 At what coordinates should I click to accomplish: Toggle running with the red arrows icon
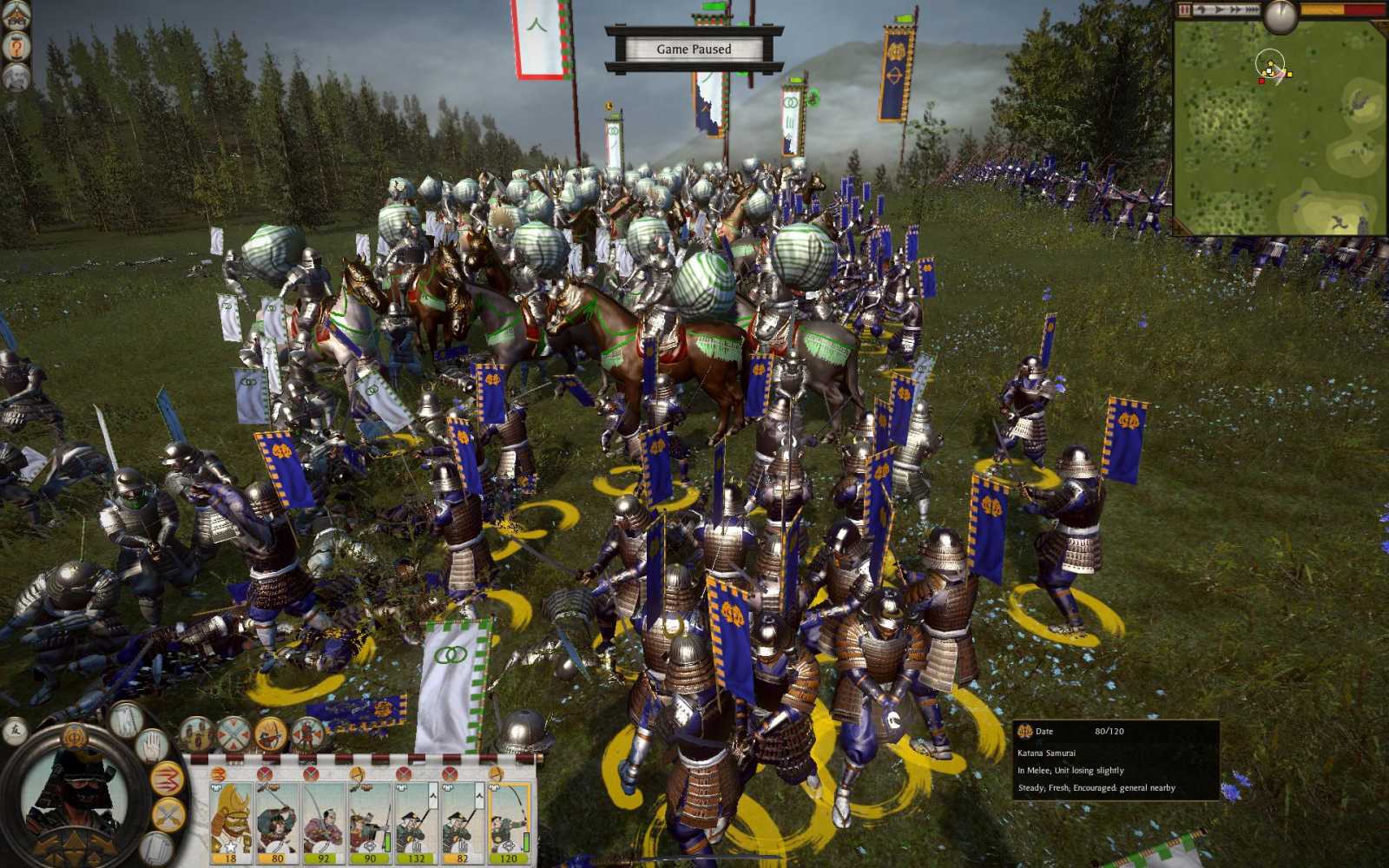167,776
